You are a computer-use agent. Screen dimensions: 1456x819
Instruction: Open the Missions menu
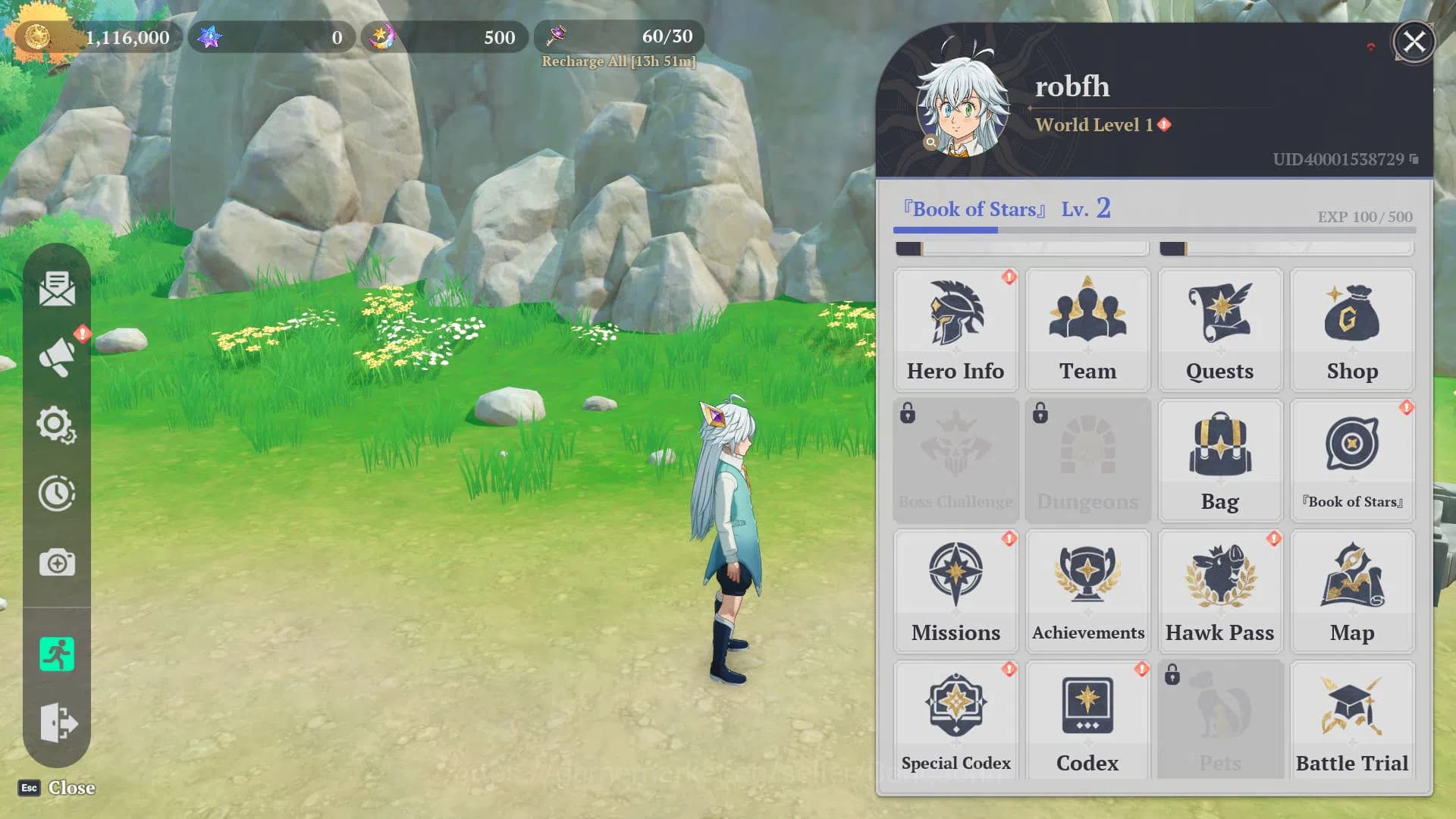[x=955, y=591]
